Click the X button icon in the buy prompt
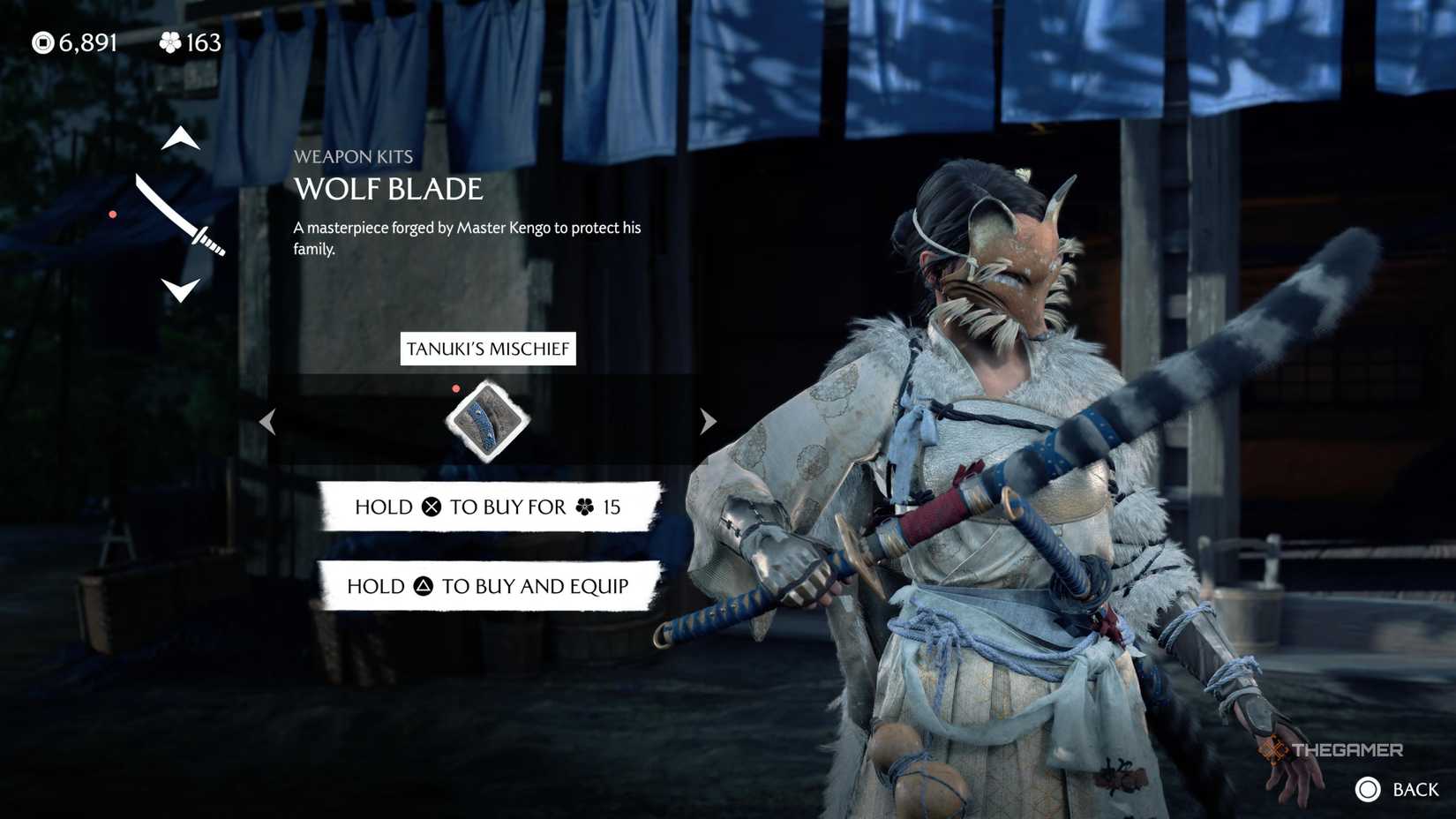 click(x=432, y=507)
